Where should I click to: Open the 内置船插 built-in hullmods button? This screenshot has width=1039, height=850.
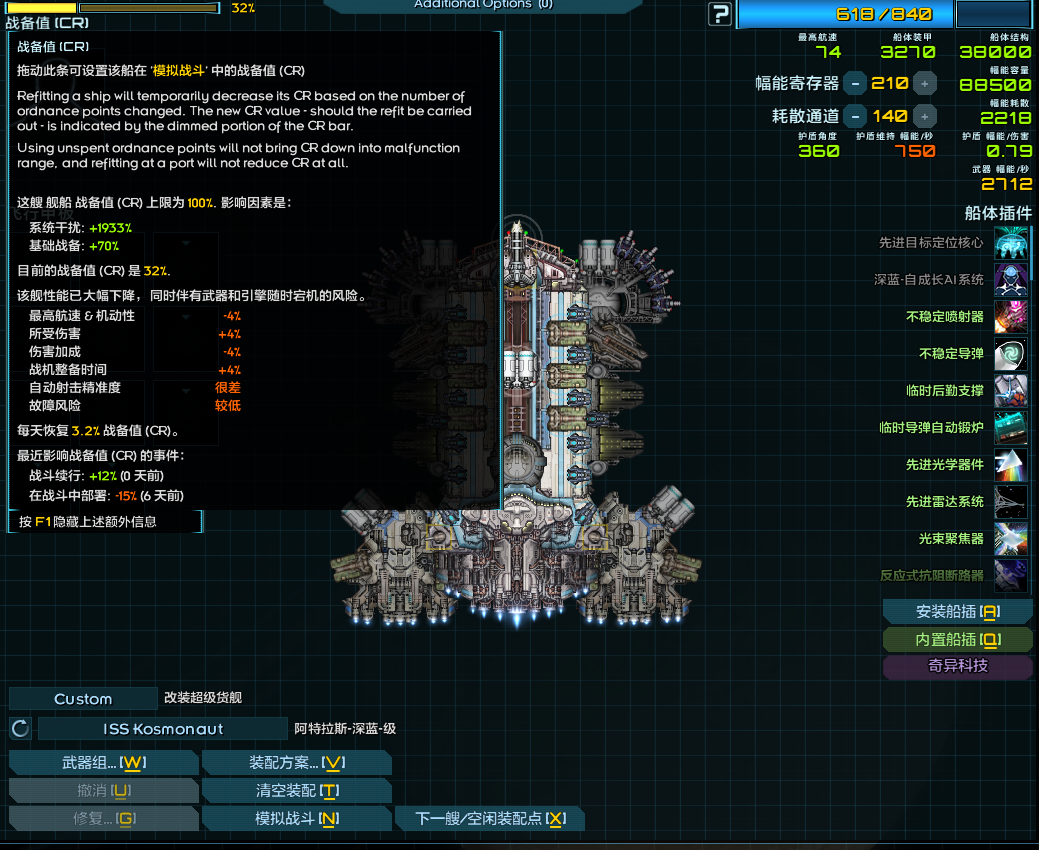tap(957, 639)
